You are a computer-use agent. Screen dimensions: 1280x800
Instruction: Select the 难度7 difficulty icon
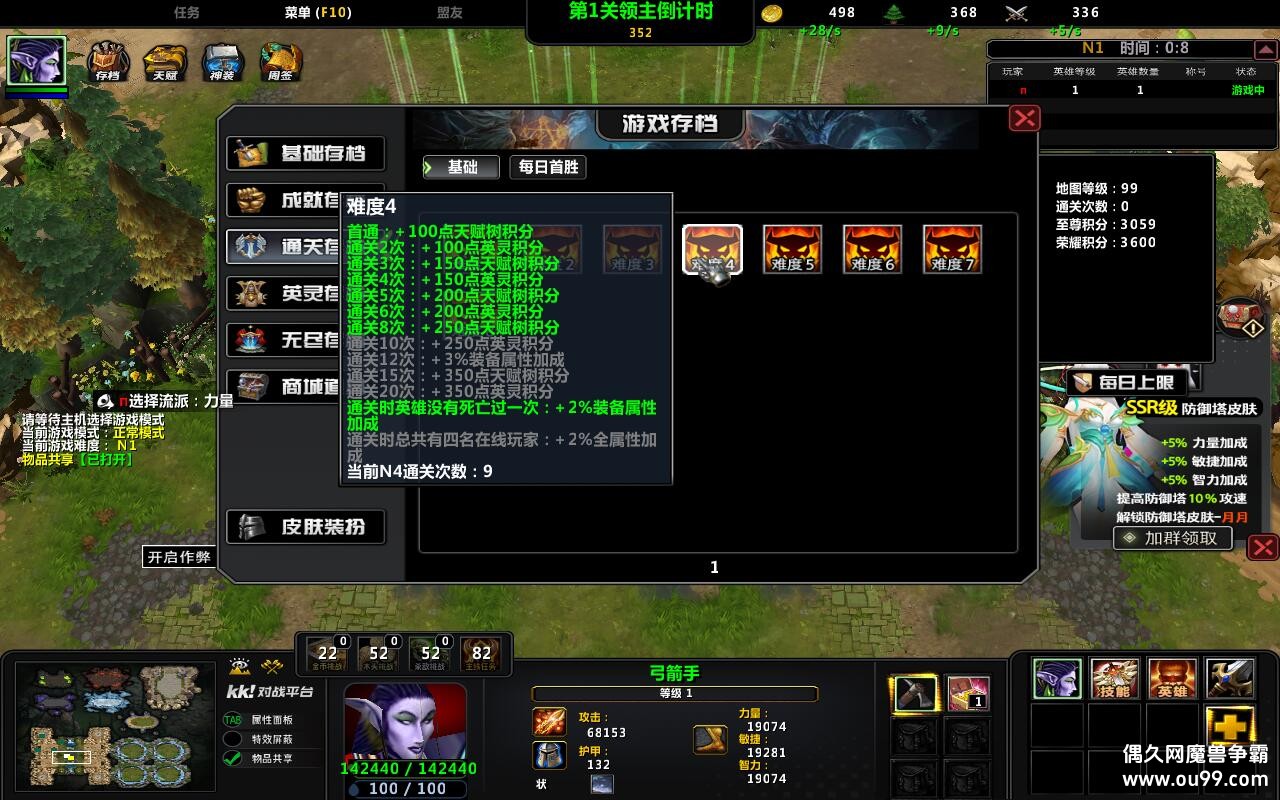951,248
